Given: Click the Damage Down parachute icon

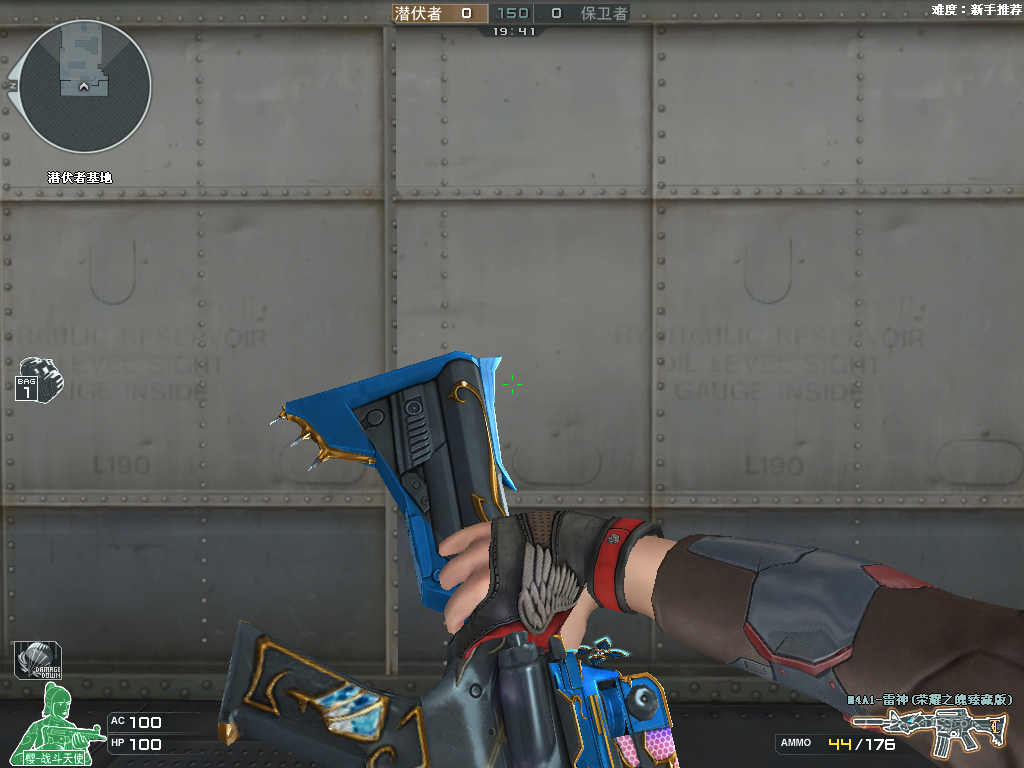Looking at the screenshot, I should (x=37, y=660).
